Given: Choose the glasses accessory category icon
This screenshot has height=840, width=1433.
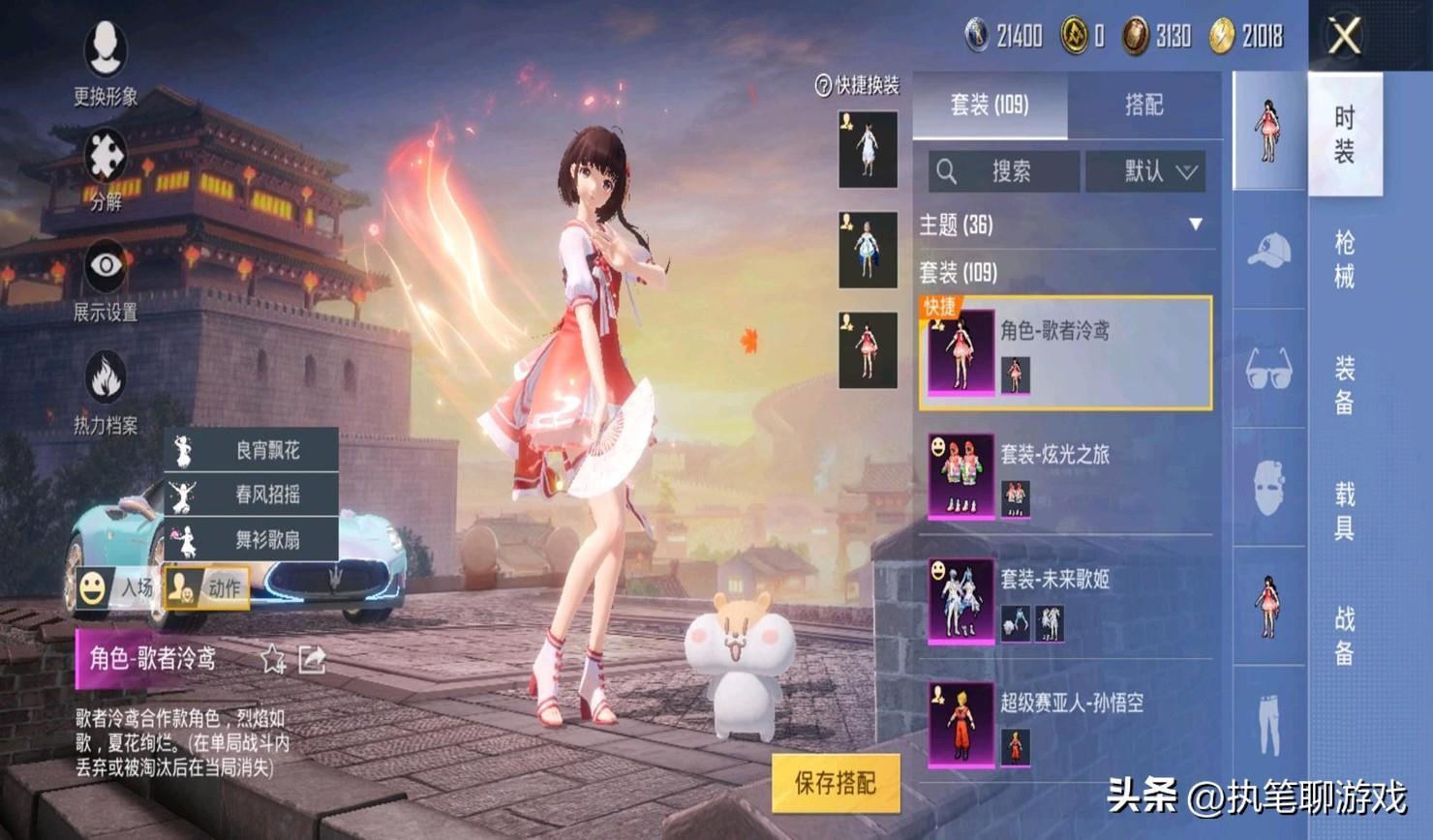Looking at the screenshot, I should coord(1268,370).
